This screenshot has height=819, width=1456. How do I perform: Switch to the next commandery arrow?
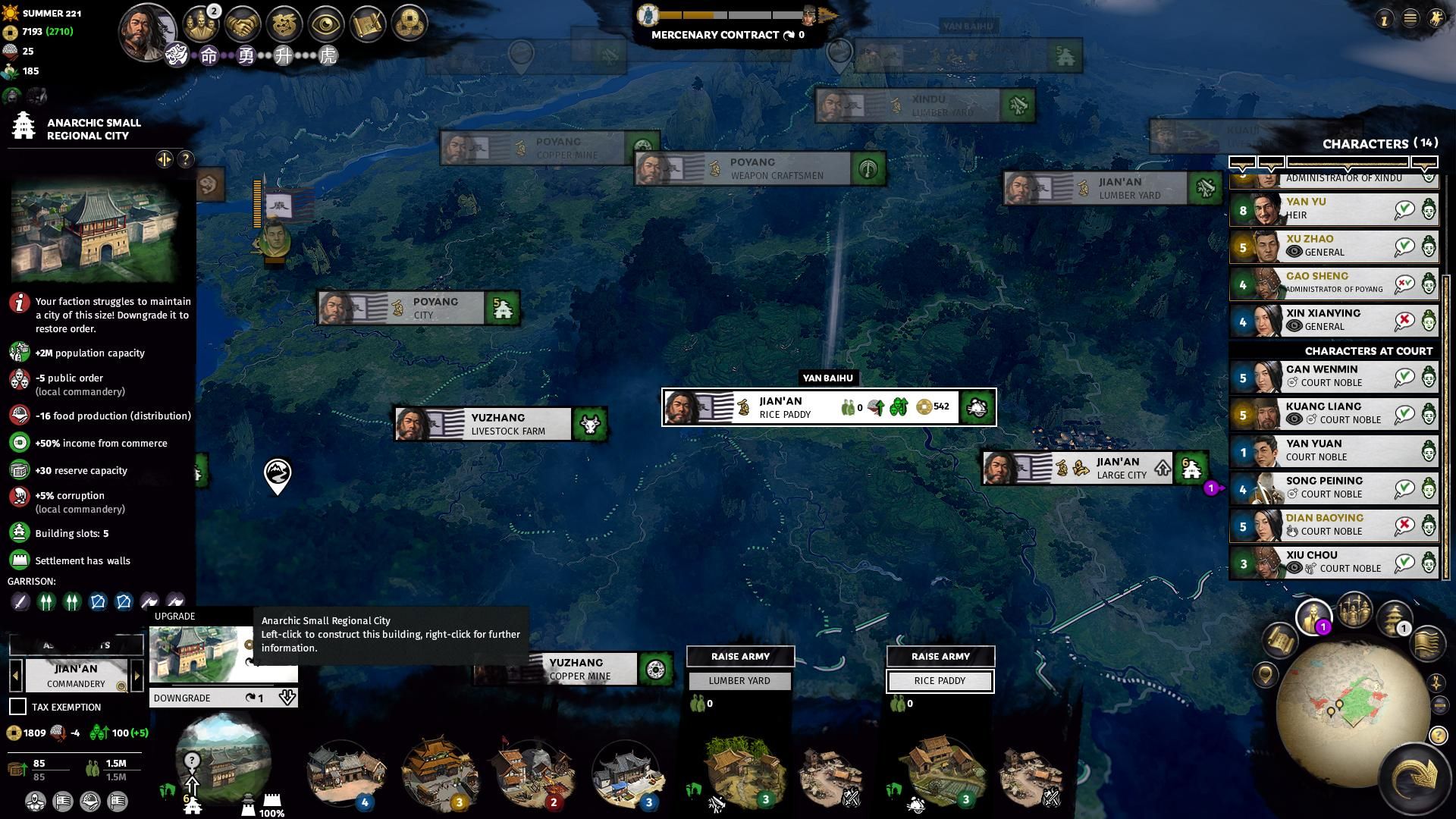tap(137, 676)
